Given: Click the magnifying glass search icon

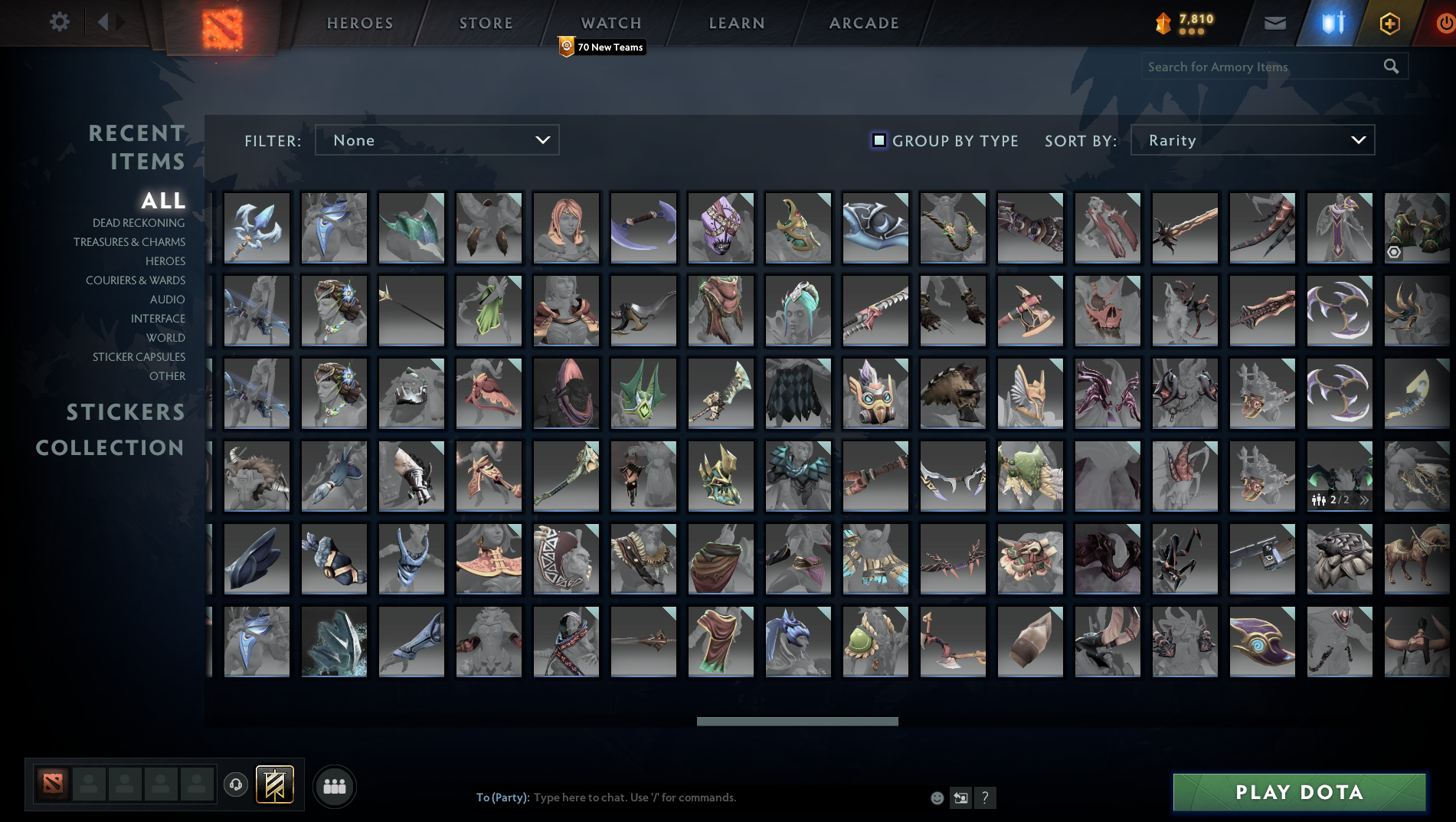Looking at the screenshot, I should tap(1392, 67).
